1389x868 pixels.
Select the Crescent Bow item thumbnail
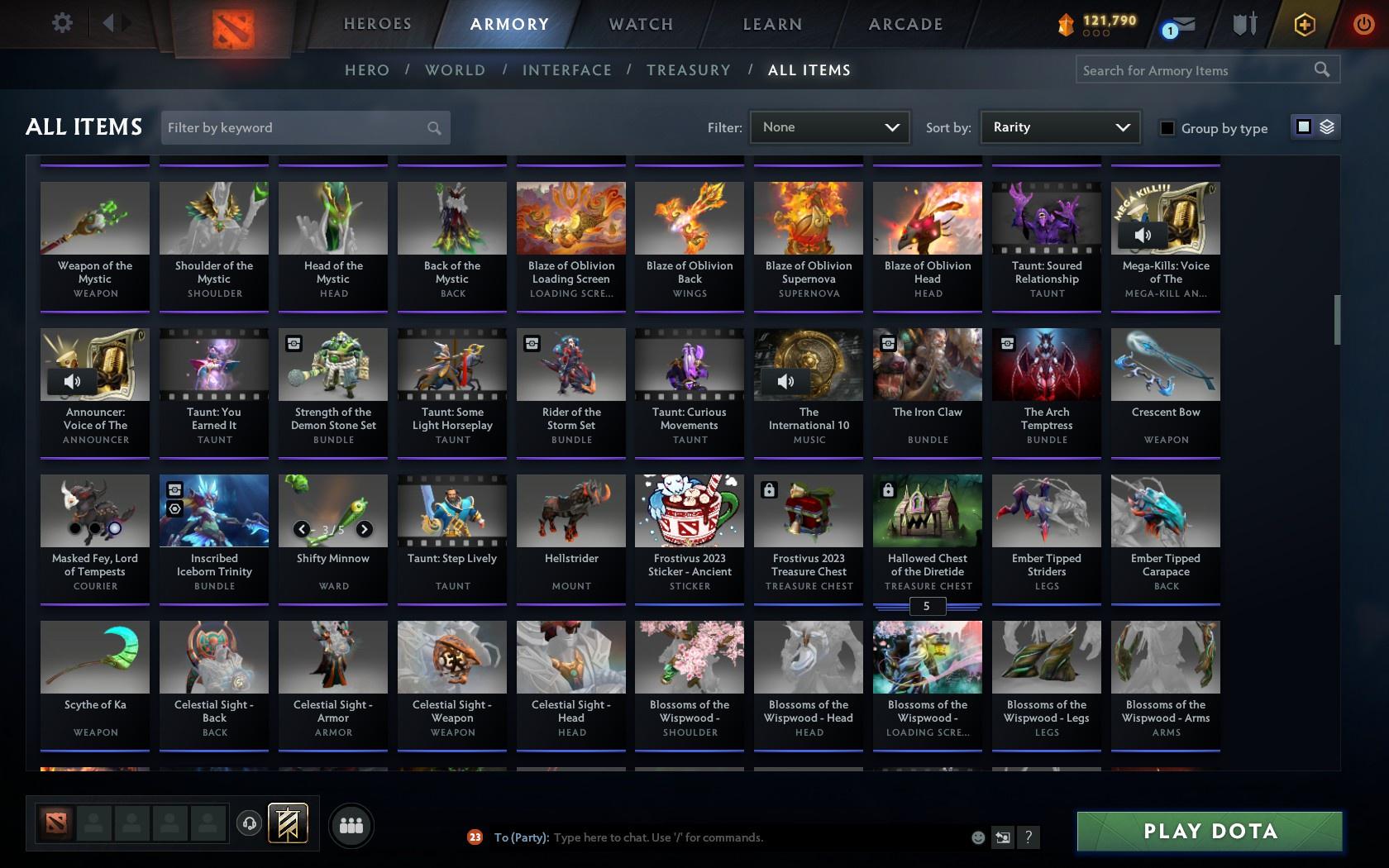click(1165, 364)
